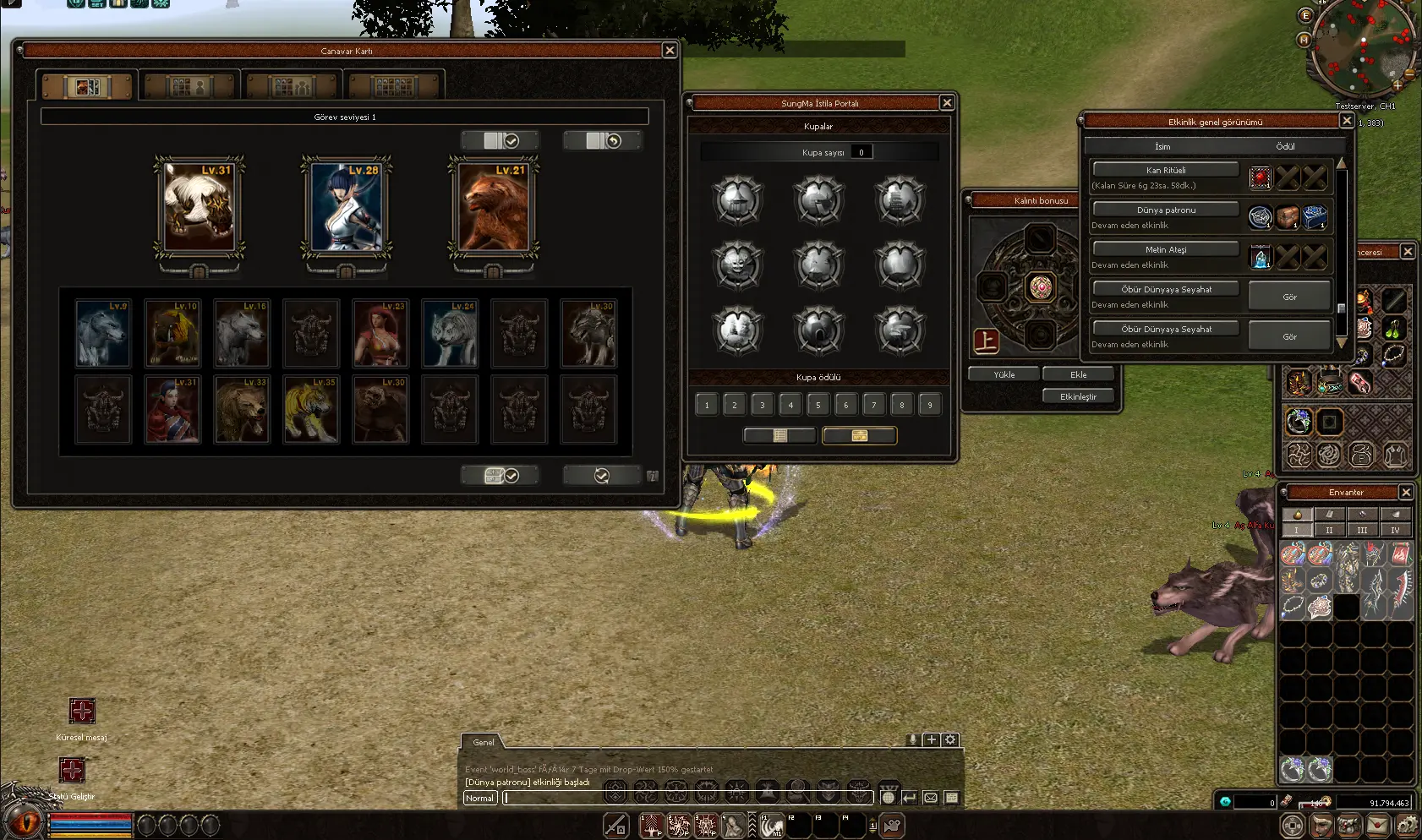Open the Küresel mesaj icon
This screenshot has height=840, width=1422.
pyautogui.click(x=82, y=712)
